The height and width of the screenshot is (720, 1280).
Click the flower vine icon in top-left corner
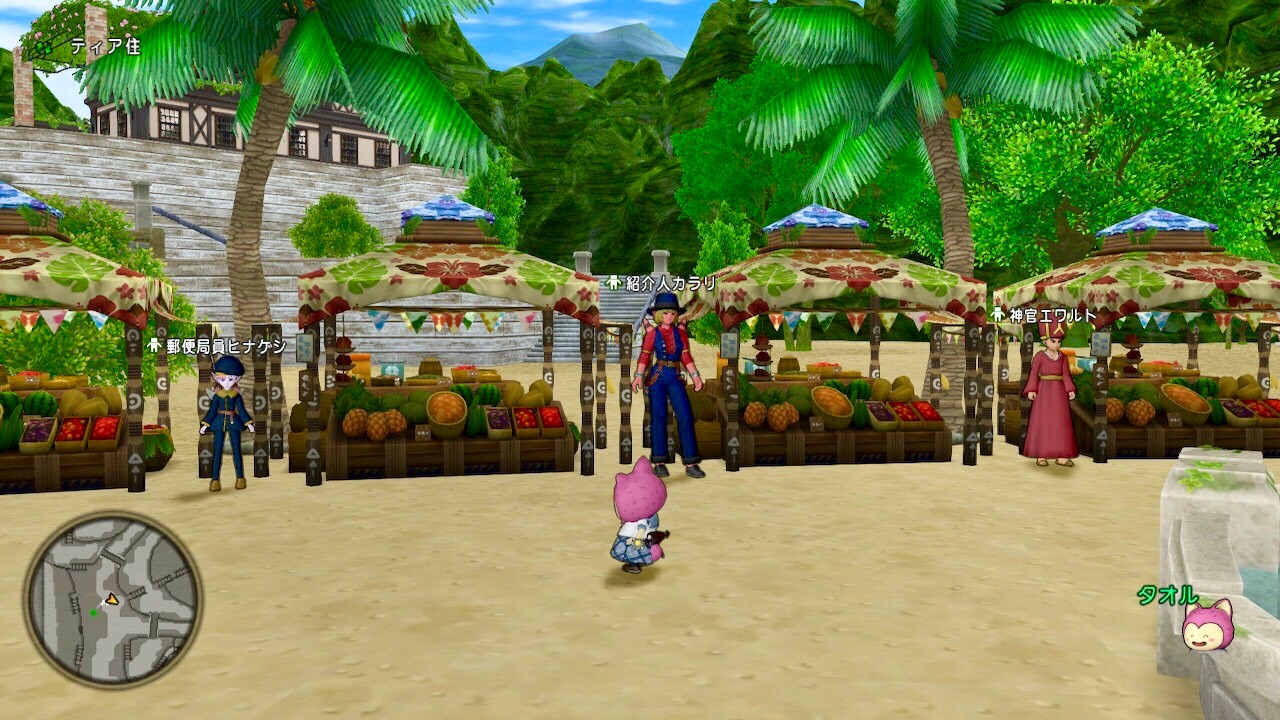pyautogui.click(x=44, y=47)
